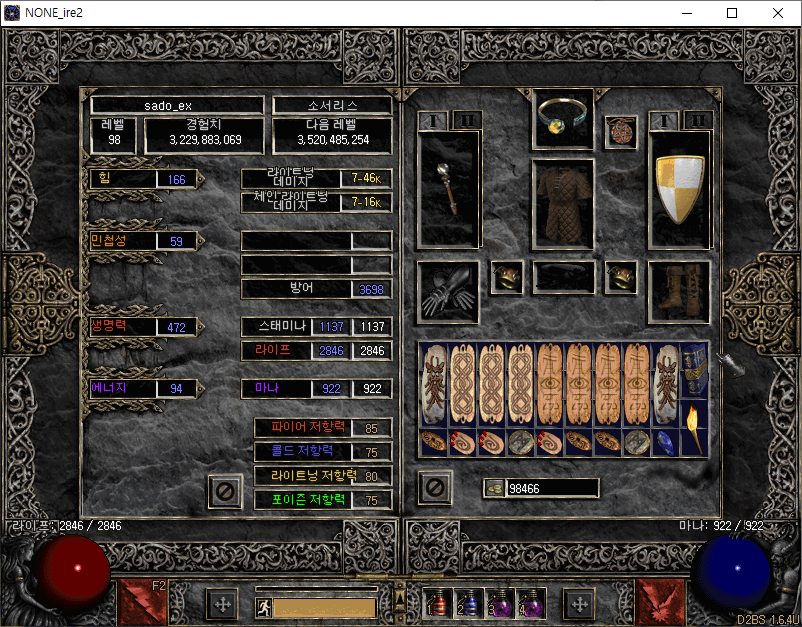Close the inventory panel
Viewport: 802px width, 627px height.
(435, 488)
